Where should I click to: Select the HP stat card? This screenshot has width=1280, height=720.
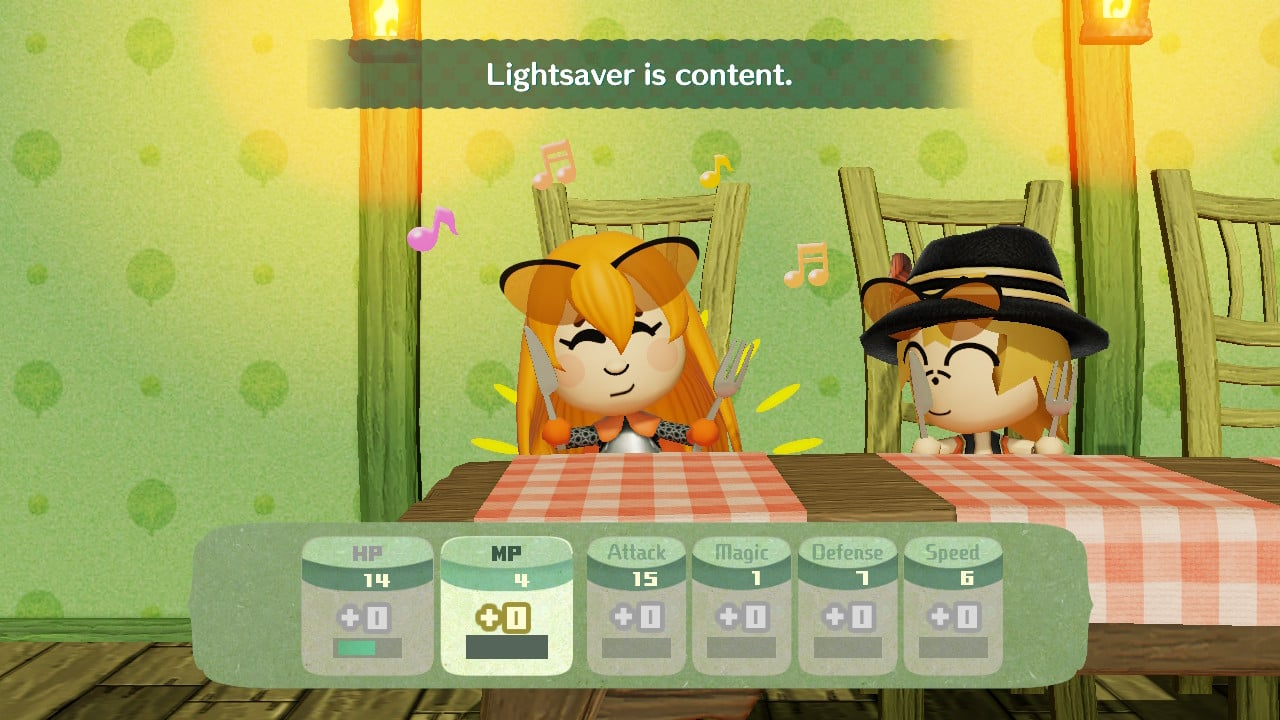tap(366, 604)
